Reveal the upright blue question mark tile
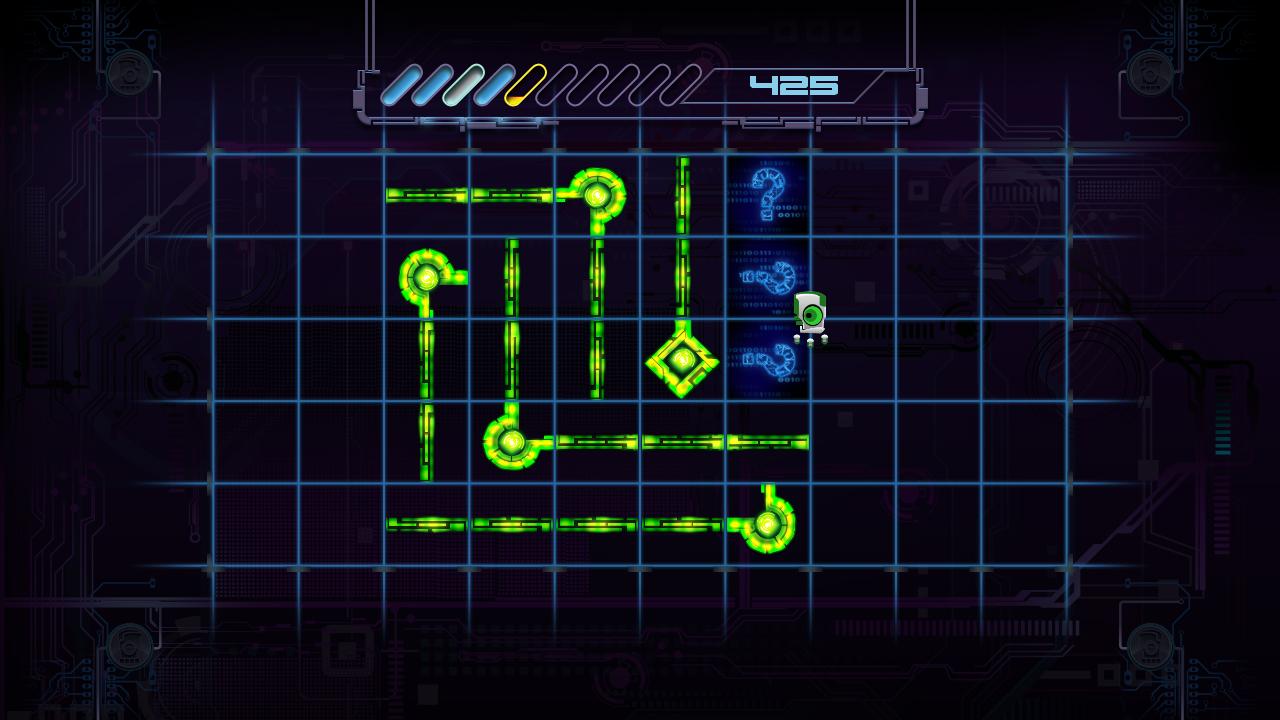The height and width of the screenshot is (720, 1280). click(768, 194)
